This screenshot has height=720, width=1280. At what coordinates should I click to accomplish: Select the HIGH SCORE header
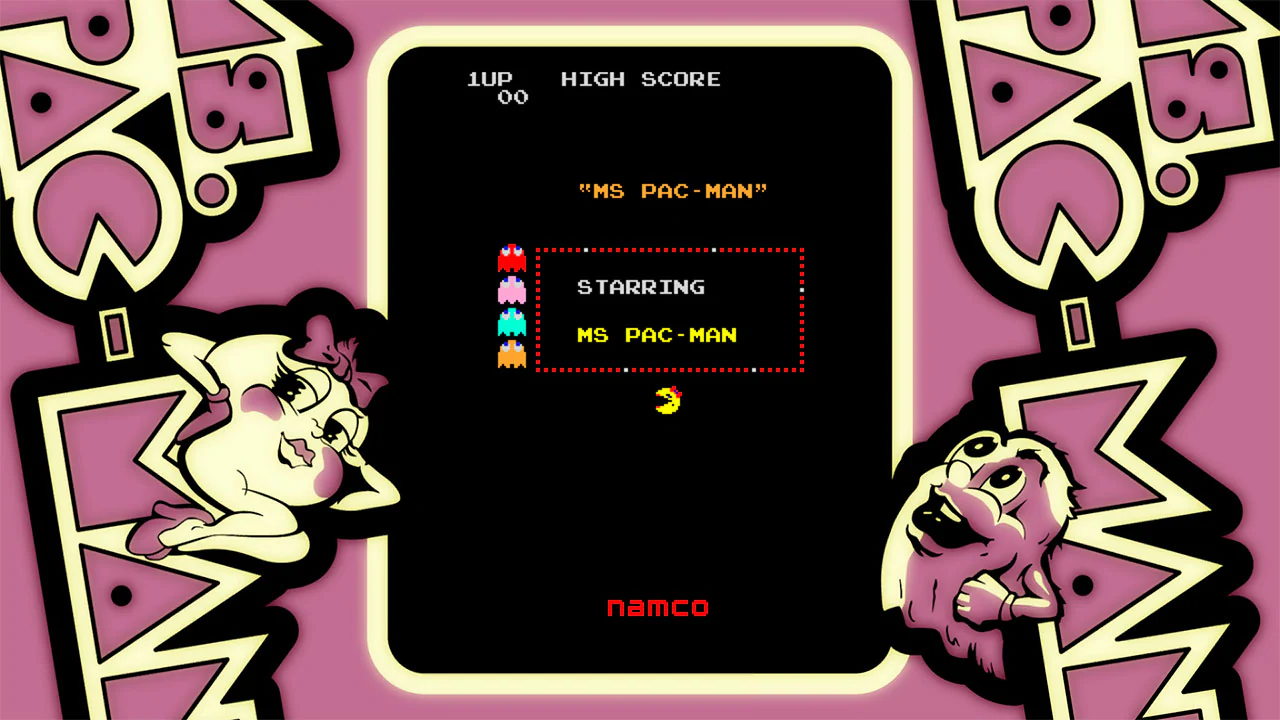point(641,79)
